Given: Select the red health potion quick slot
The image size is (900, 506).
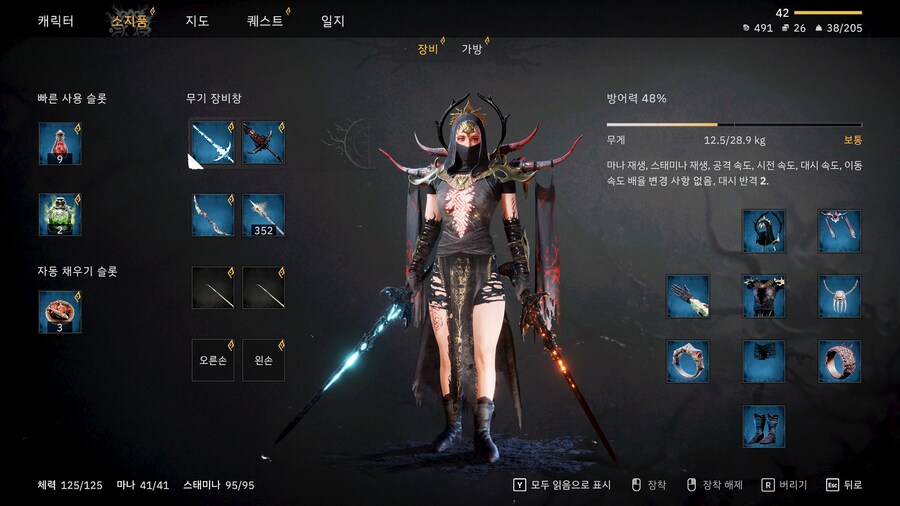Looking at the screenshot, I should (x=60, y=143).
